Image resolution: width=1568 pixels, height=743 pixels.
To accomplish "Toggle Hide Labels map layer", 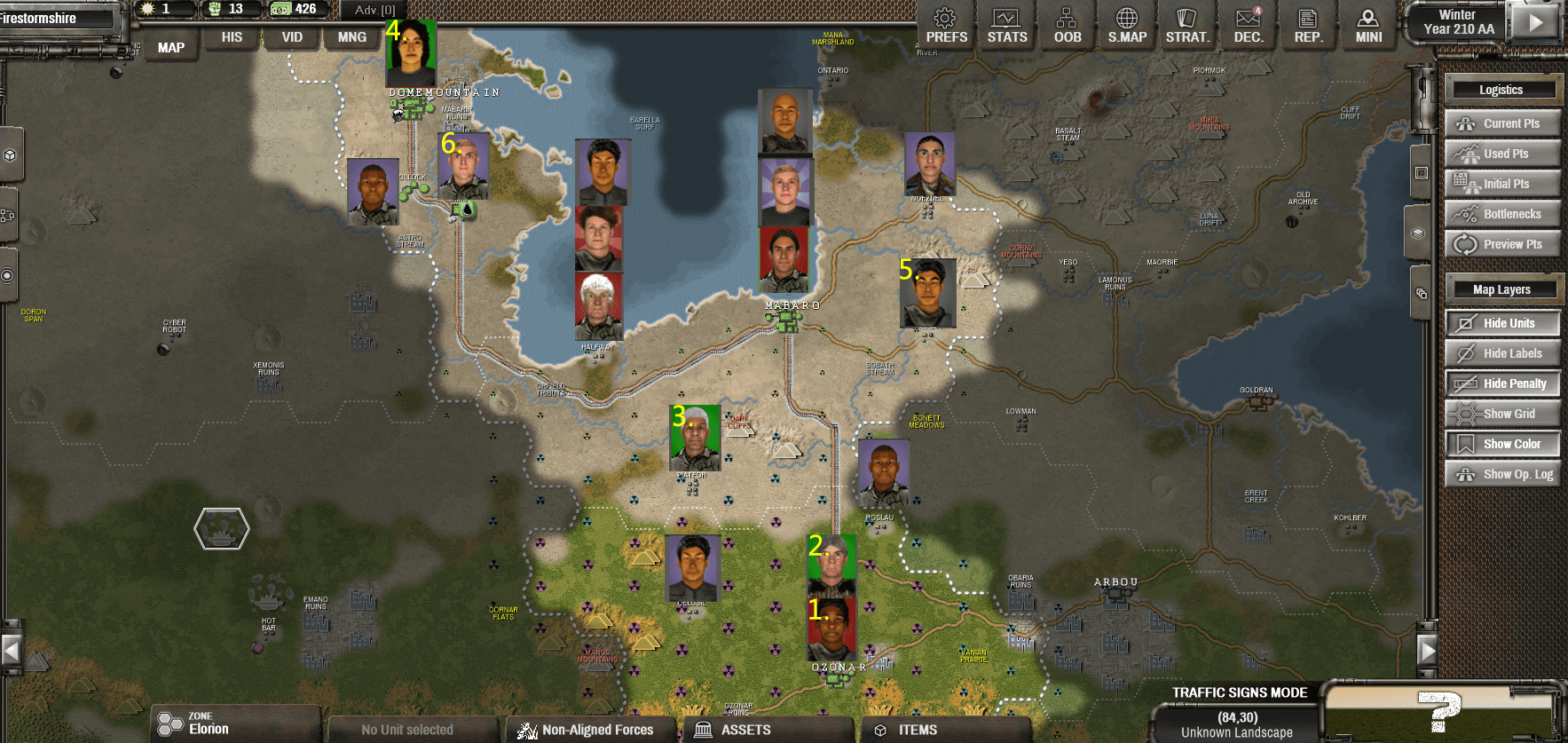I will coord(1502,352).
